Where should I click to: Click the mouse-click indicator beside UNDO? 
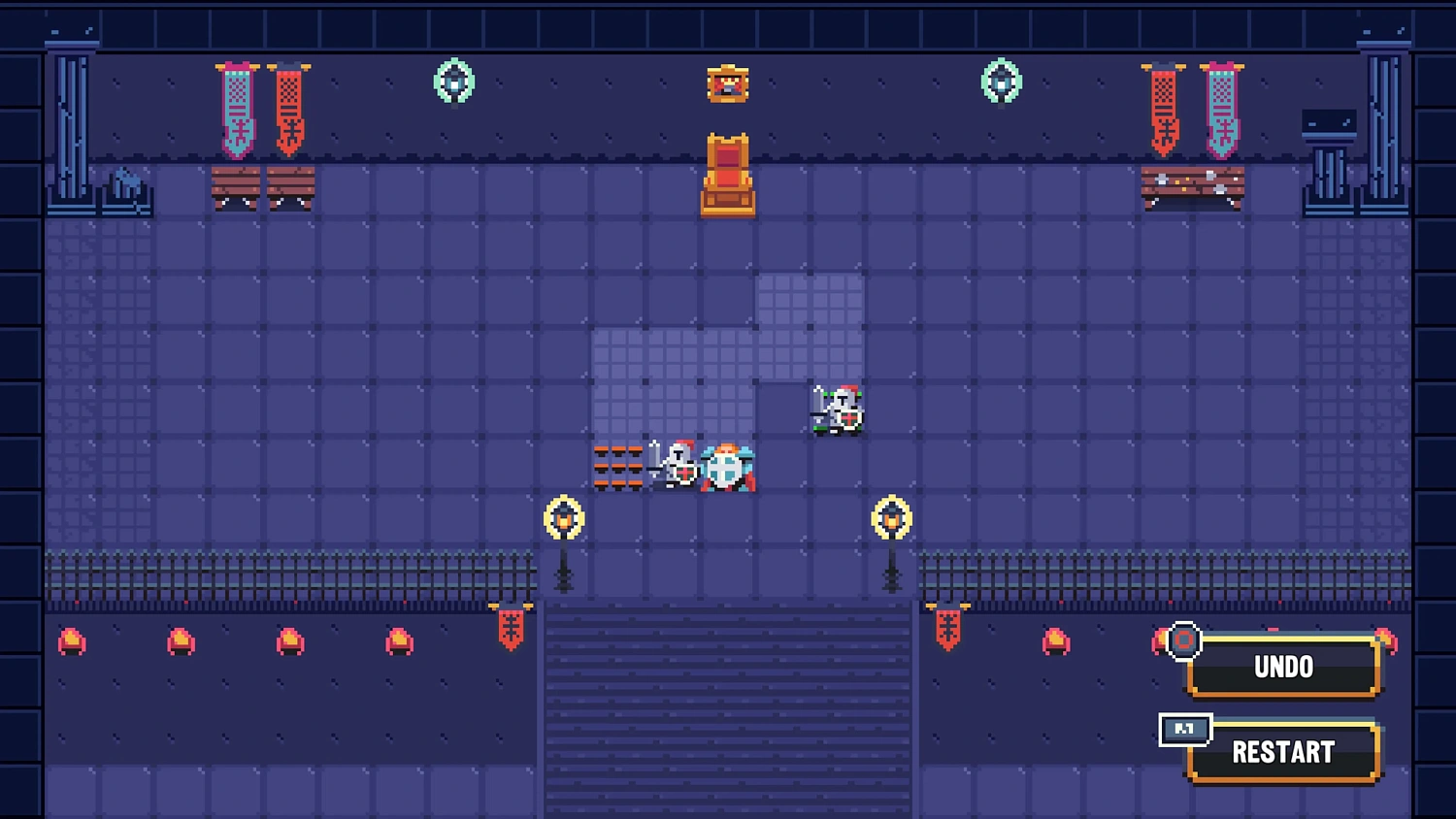coord(1183,641)
